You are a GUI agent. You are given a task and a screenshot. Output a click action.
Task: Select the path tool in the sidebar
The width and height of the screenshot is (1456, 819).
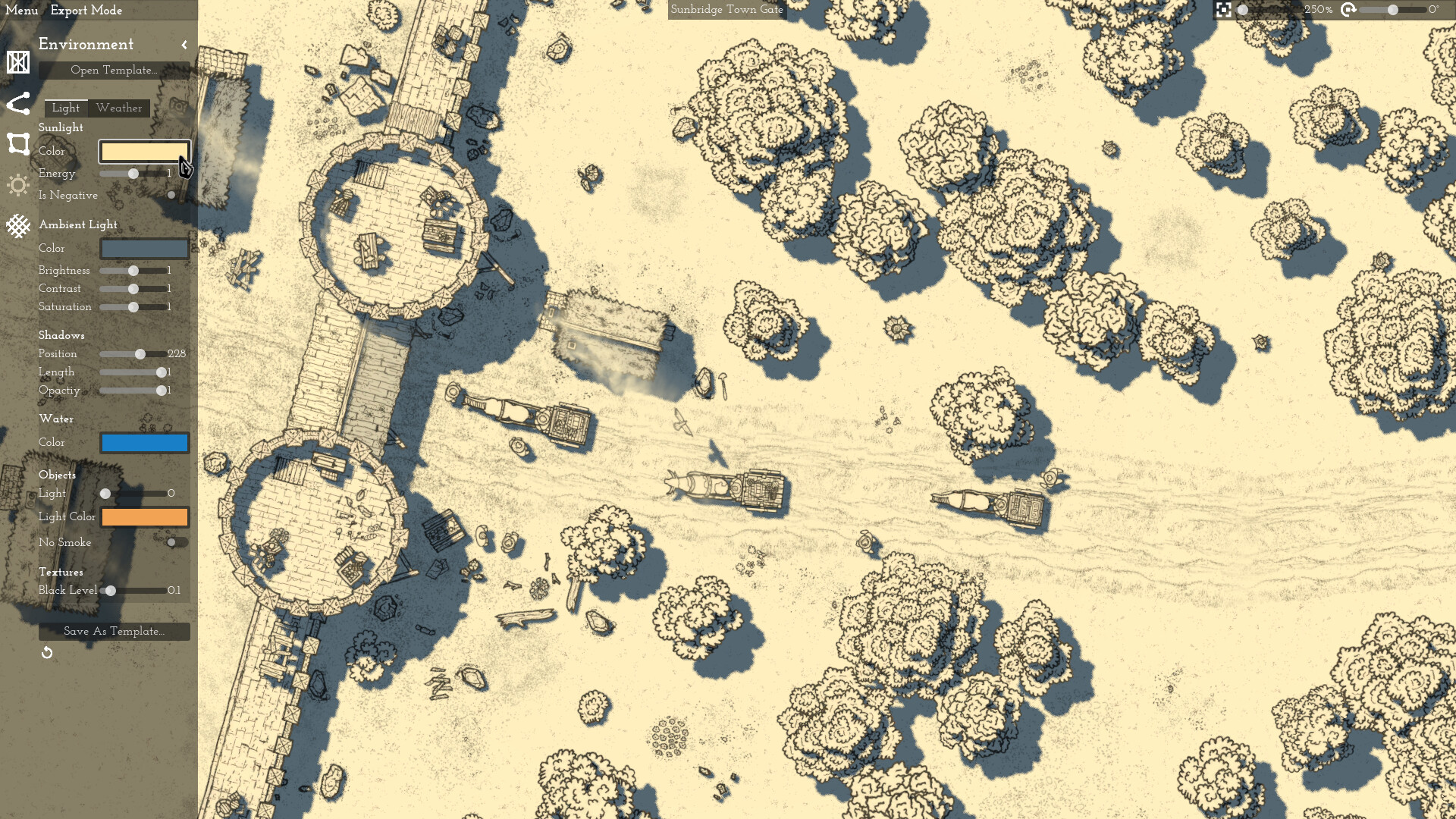pyautogui.click(x=17, y=104)
